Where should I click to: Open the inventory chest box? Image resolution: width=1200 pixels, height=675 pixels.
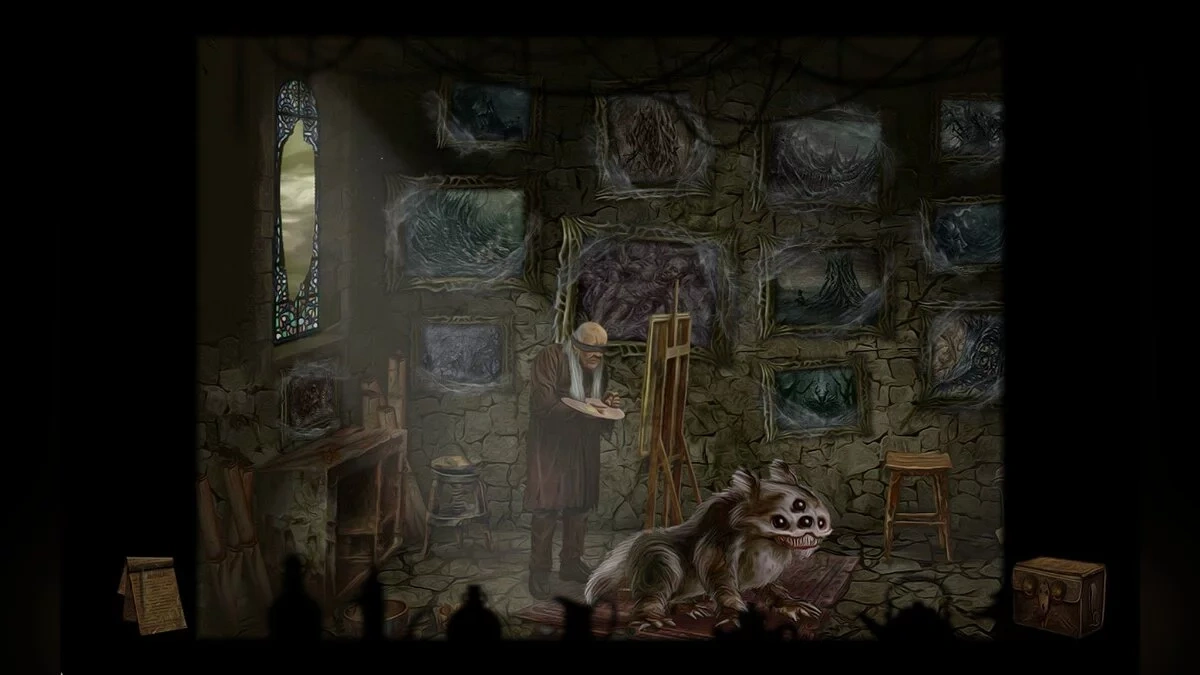click(1059, 594)
